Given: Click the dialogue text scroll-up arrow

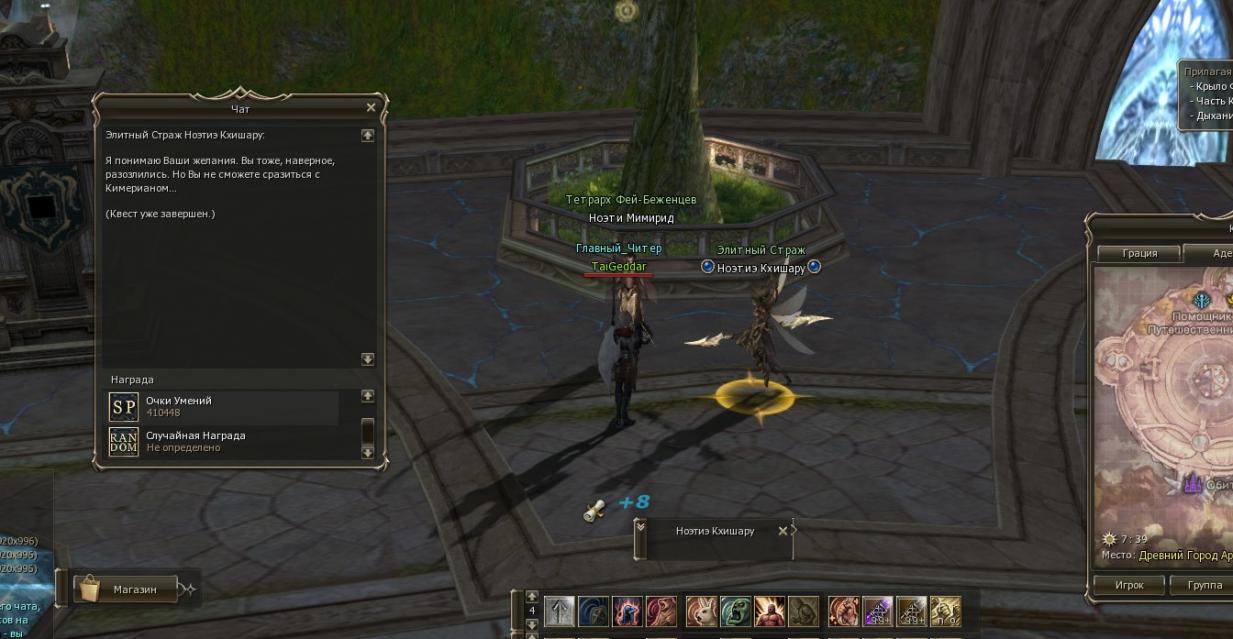Looking at the screenshot, I should pos(367,135).
